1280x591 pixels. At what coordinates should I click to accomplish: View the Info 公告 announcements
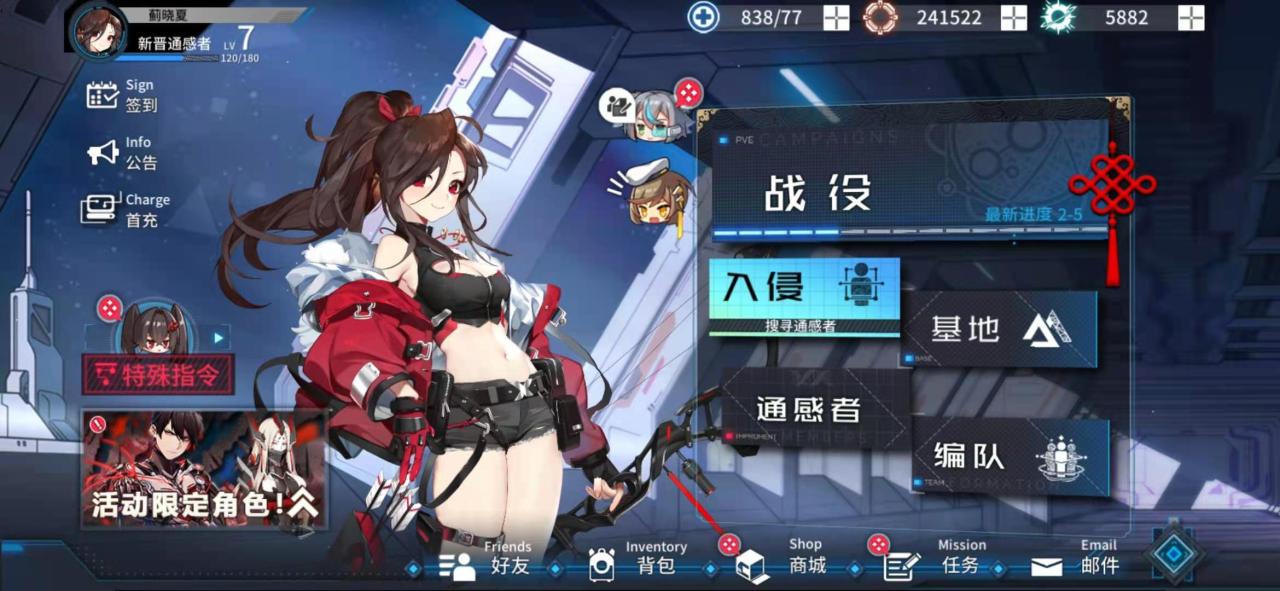tap(122, 153)
